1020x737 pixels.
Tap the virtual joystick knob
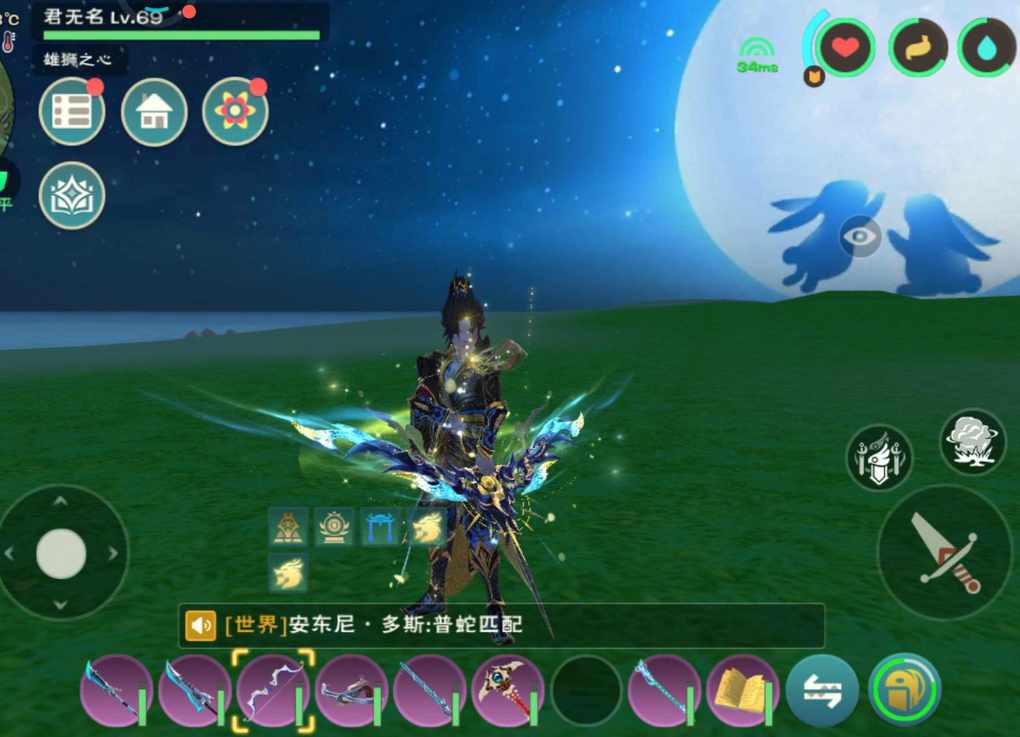(61, 553)
